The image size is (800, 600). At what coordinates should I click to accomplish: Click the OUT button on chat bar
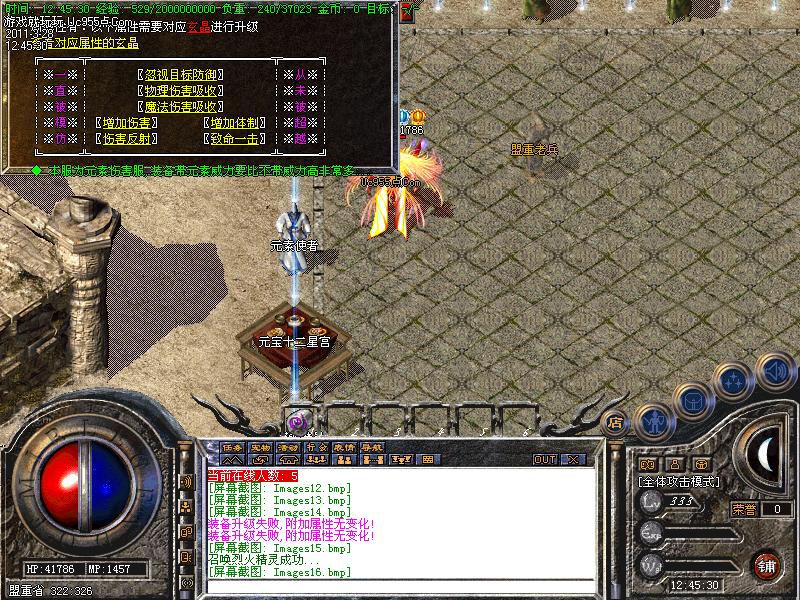(545, 460)
